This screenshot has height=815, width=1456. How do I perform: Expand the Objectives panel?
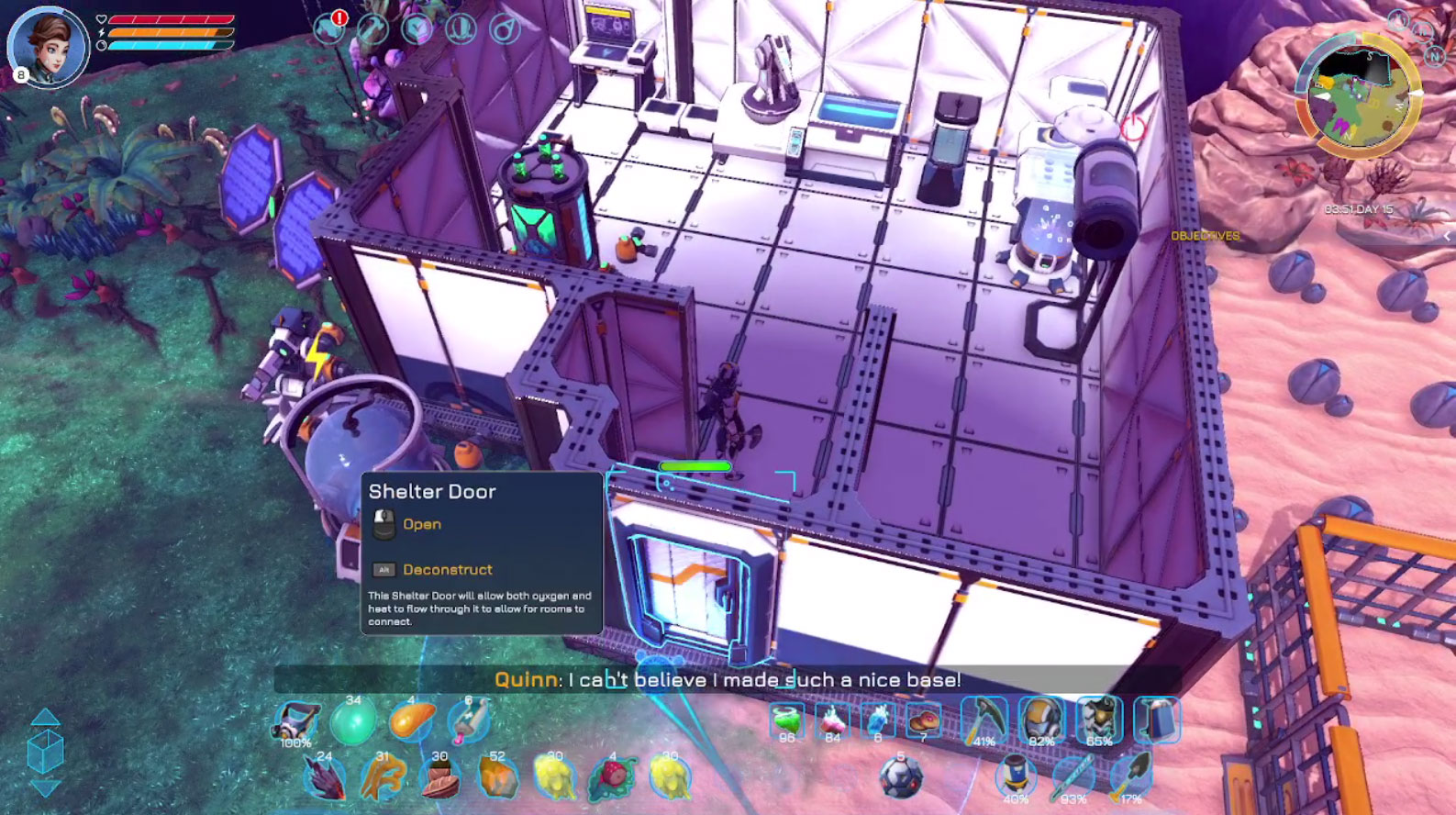coord(1205,236)
